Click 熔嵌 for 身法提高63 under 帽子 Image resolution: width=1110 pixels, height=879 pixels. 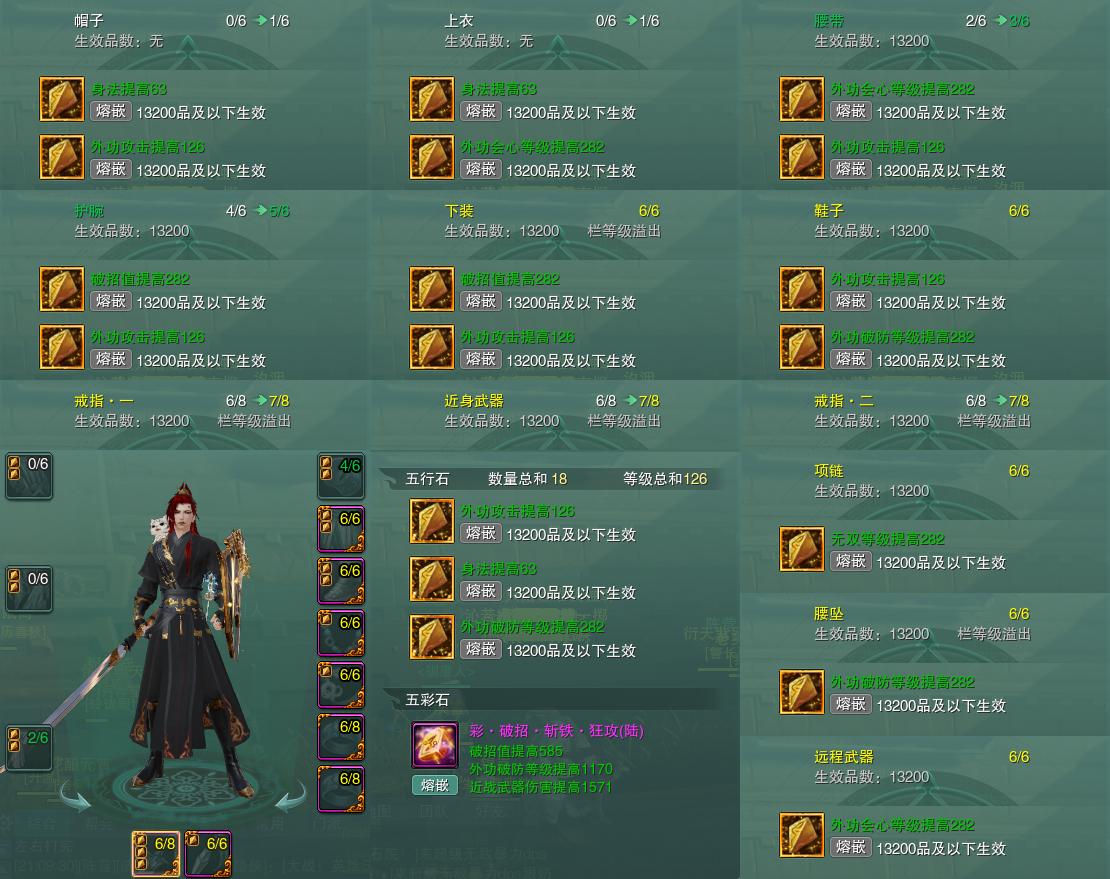pyautogui.click(x=110, y=111)
